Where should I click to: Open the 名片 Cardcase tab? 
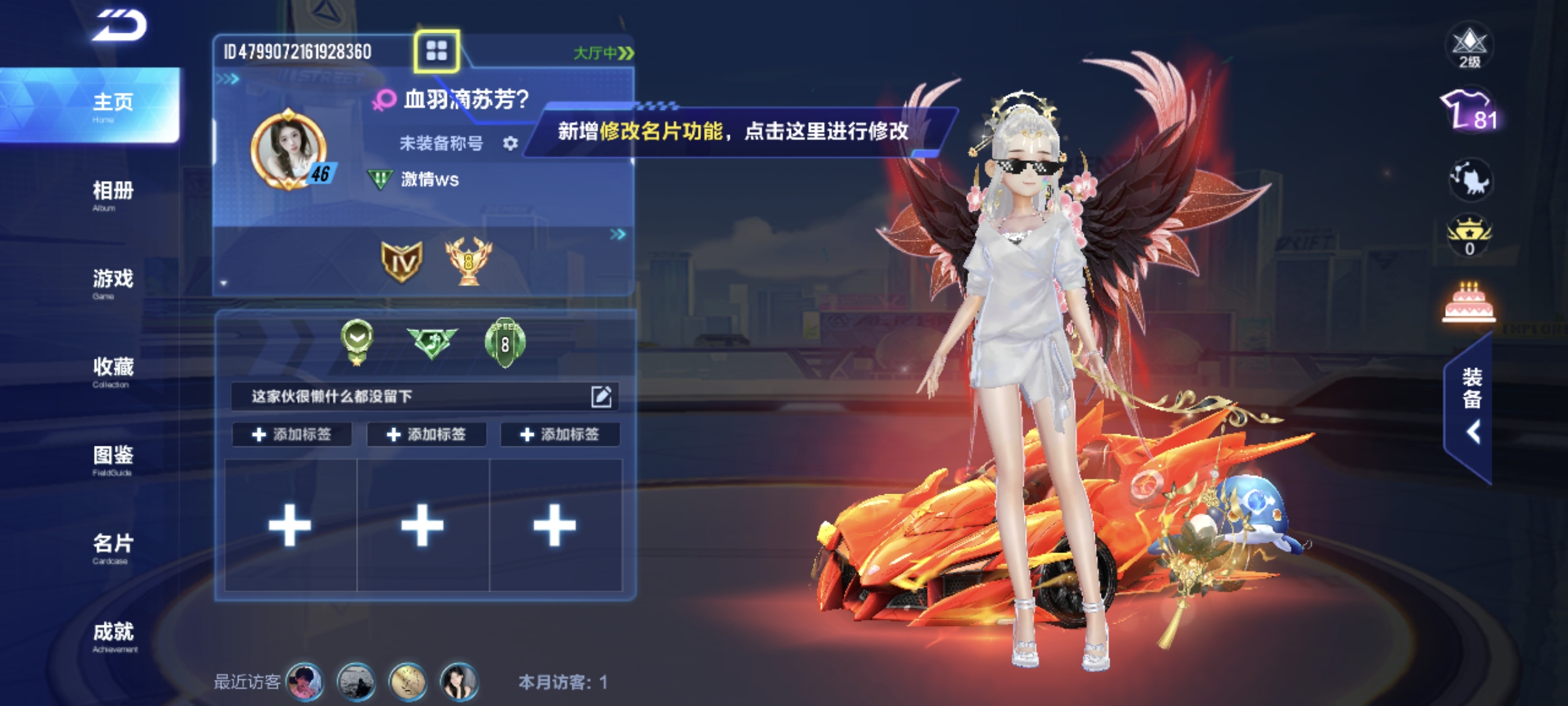point(112,546)
